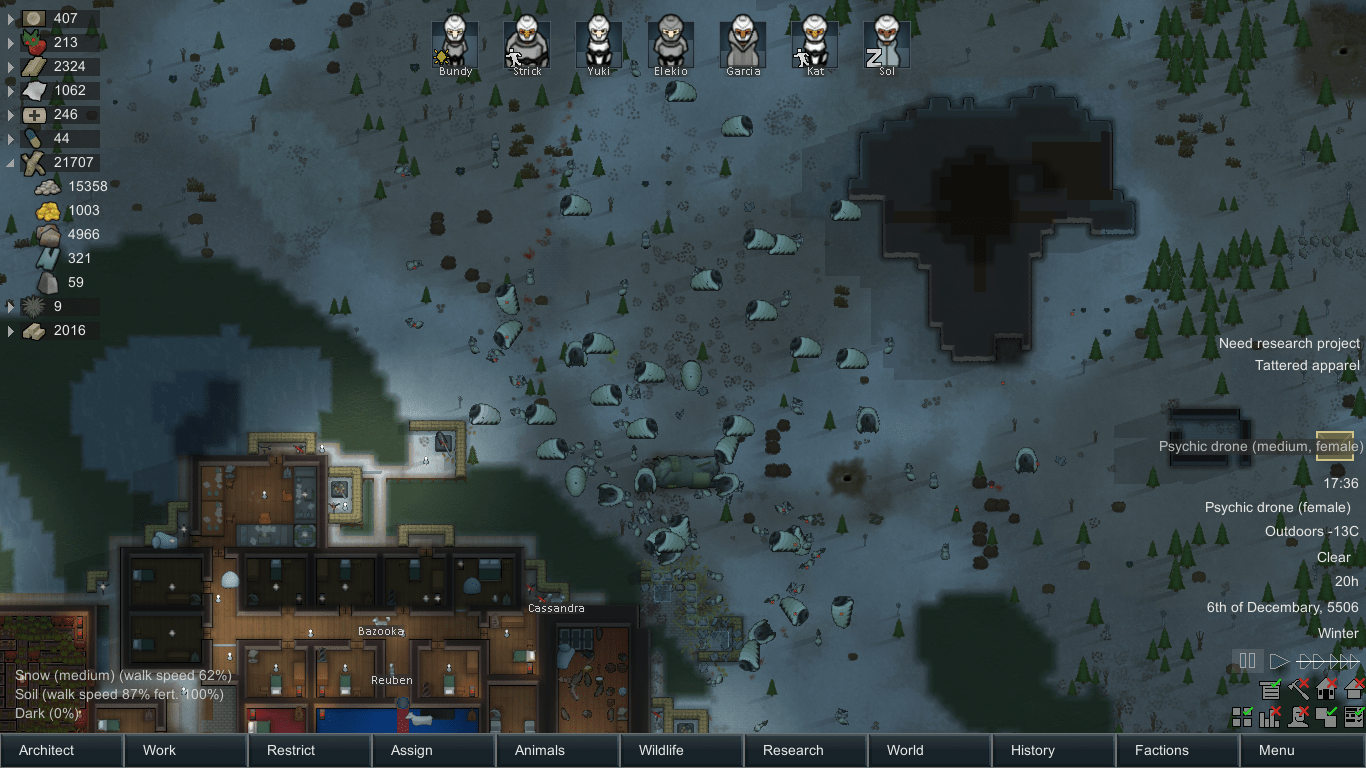Image resolution: width=1366 pixels, height=768 pixels.
Task: Click the gold resource icon
Action: point(47,211)
